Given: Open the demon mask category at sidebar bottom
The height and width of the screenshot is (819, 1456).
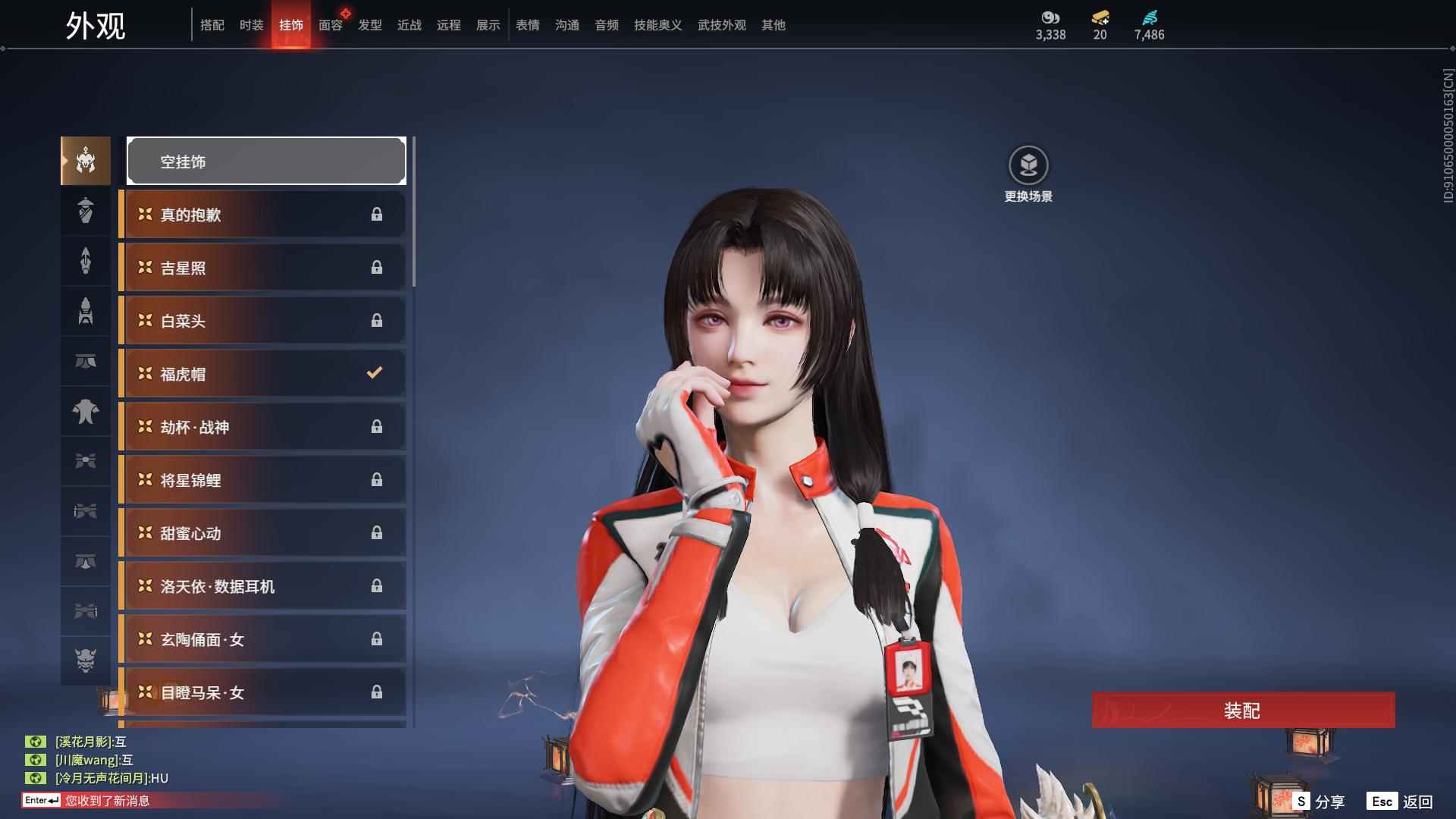Looking at the screenshot, I should tap(86, 661).
